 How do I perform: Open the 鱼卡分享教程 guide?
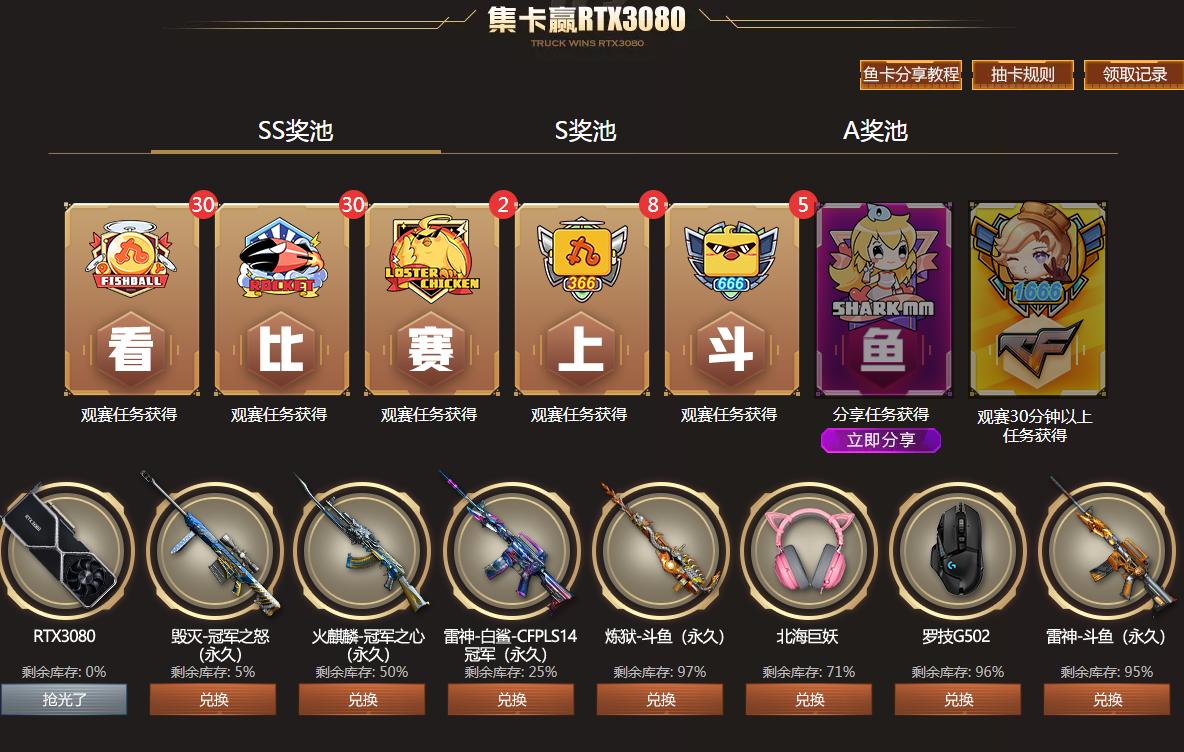tap(911, 75)
